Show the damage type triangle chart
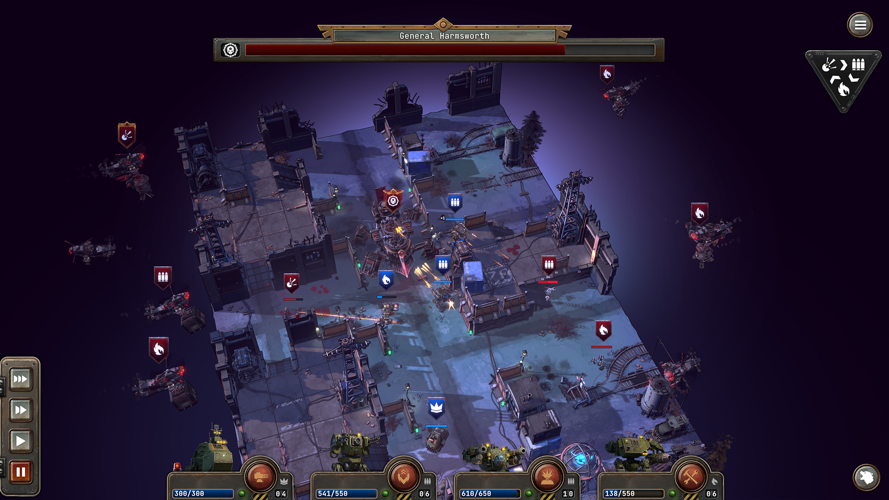This screenshot has width=889, height=500. coord(843,76)
